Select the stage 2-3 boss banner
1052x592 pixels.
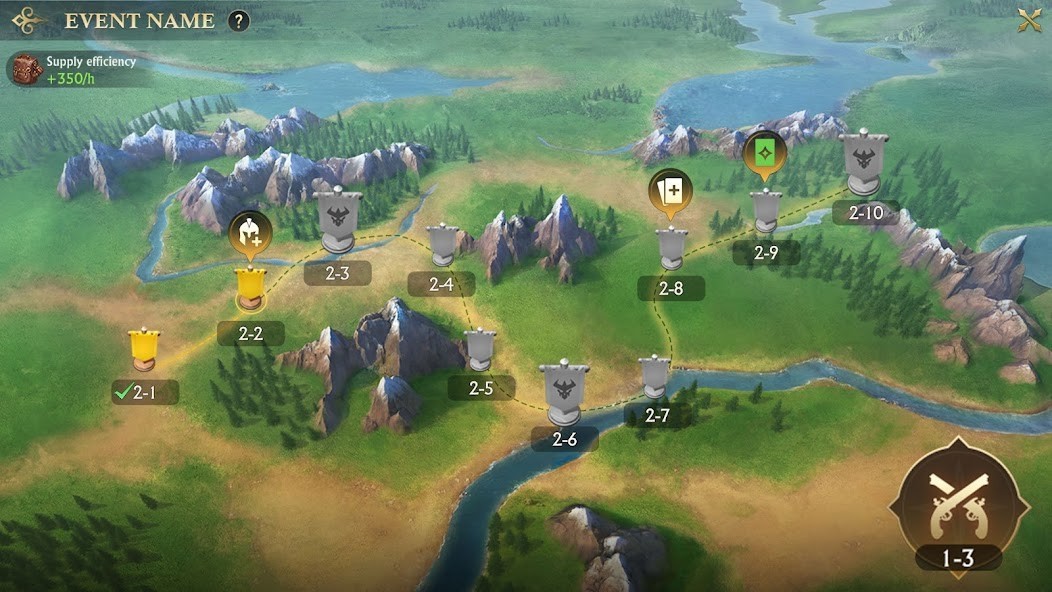point(338,220)
